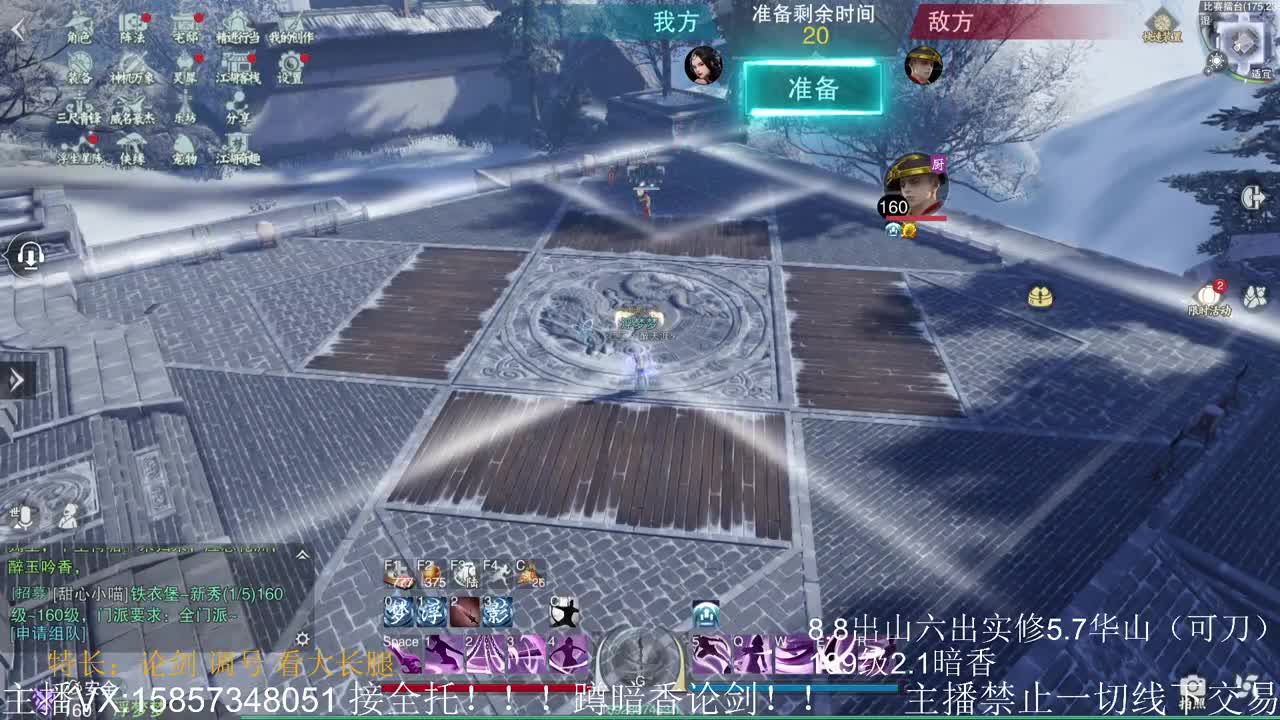Expand the right-side arrow panel tab
The image size is (1280, 720).
(x=1253, y=196)
